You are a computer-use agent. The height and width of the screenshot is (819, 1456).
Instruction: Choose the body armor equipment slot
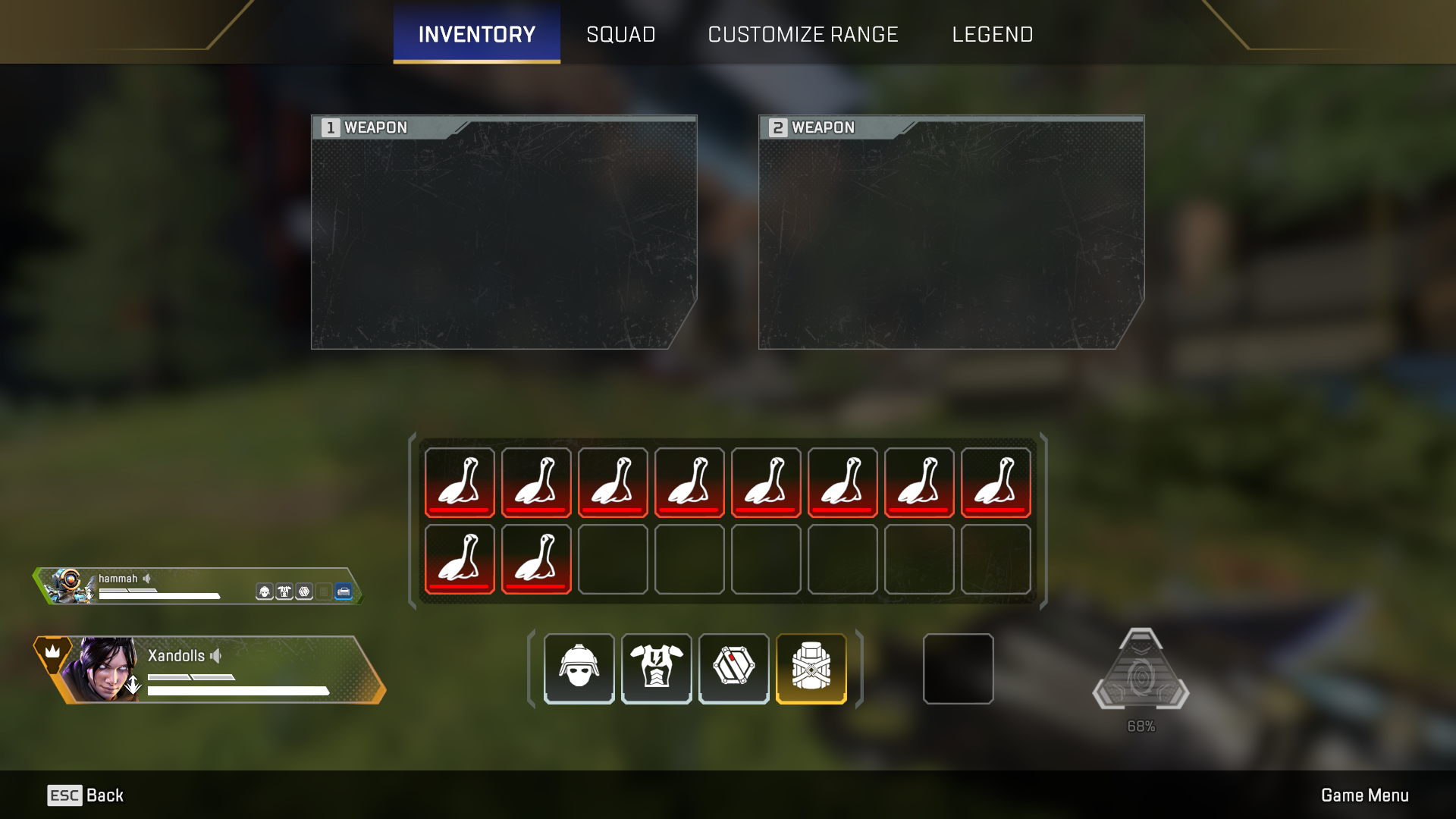(x=656, y=668)
